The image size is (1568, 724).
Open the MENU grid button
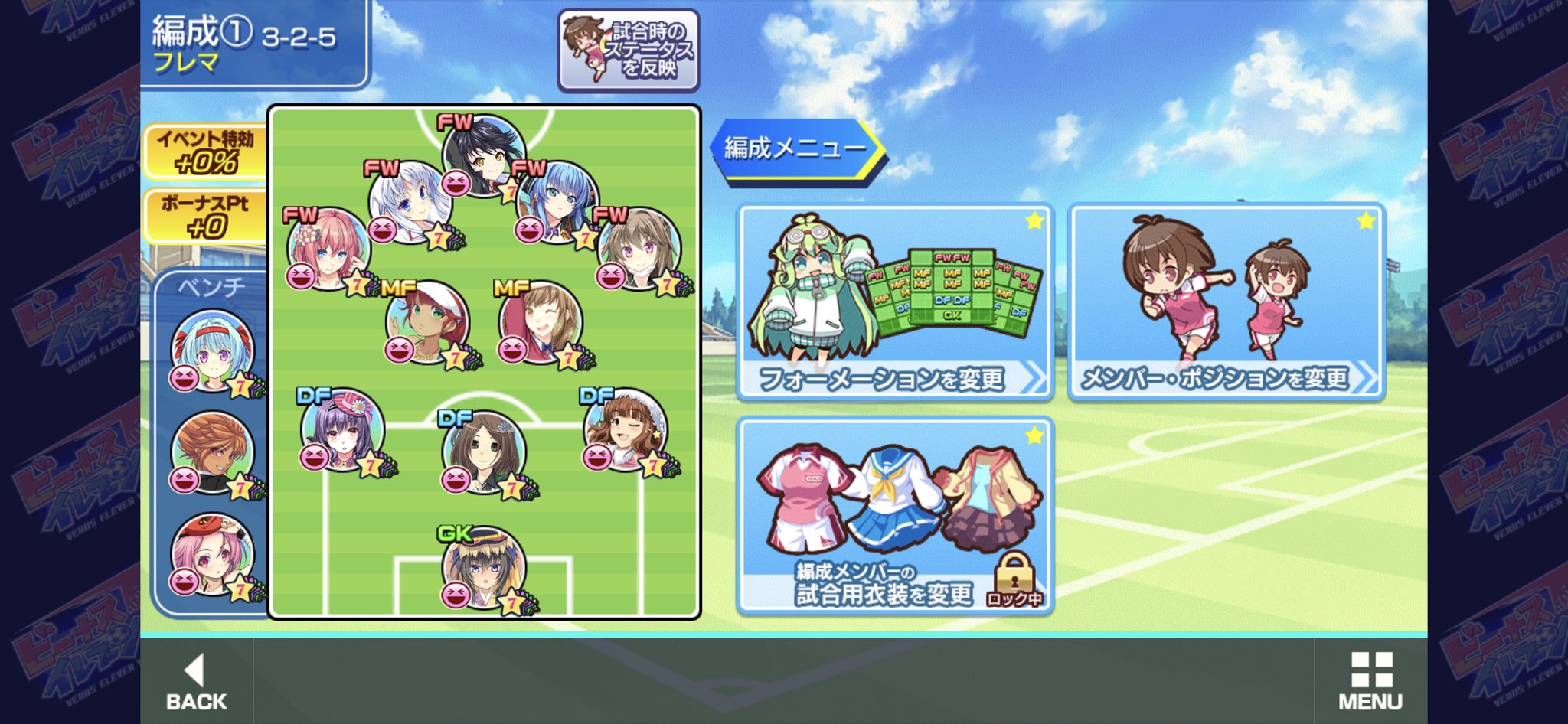click(x=1370, y=681)
